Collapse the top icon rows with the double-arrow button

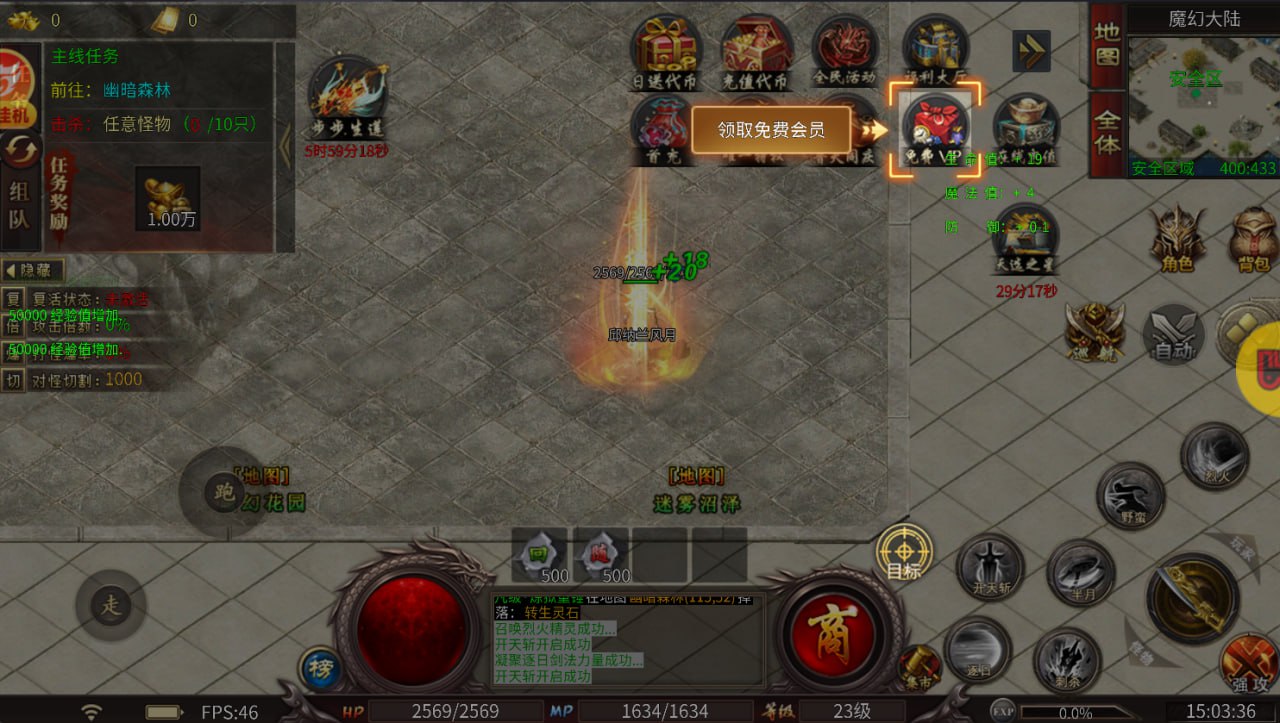tap(1031, 51)
